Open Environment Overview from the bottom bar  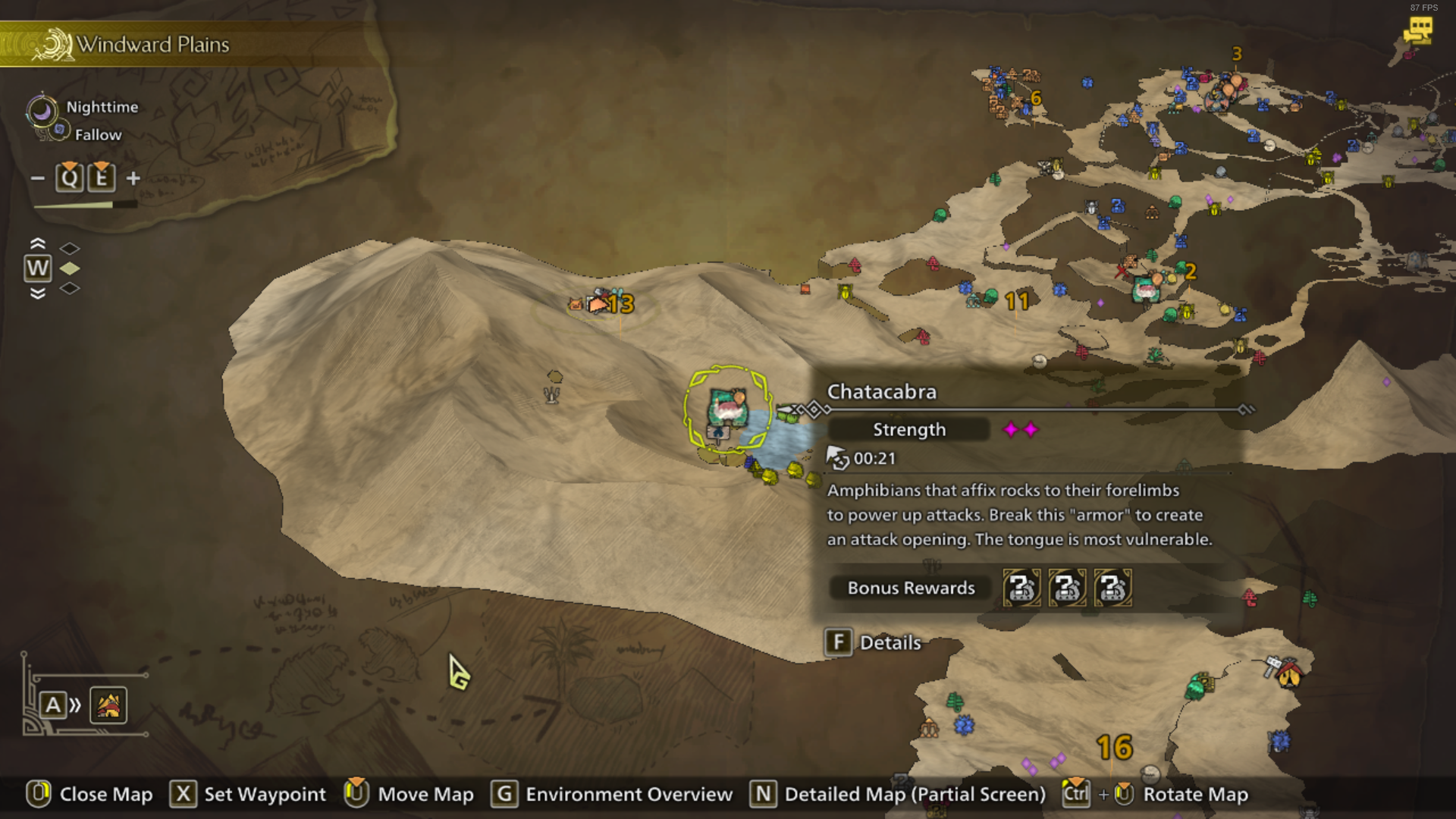[x=628, y=795]
